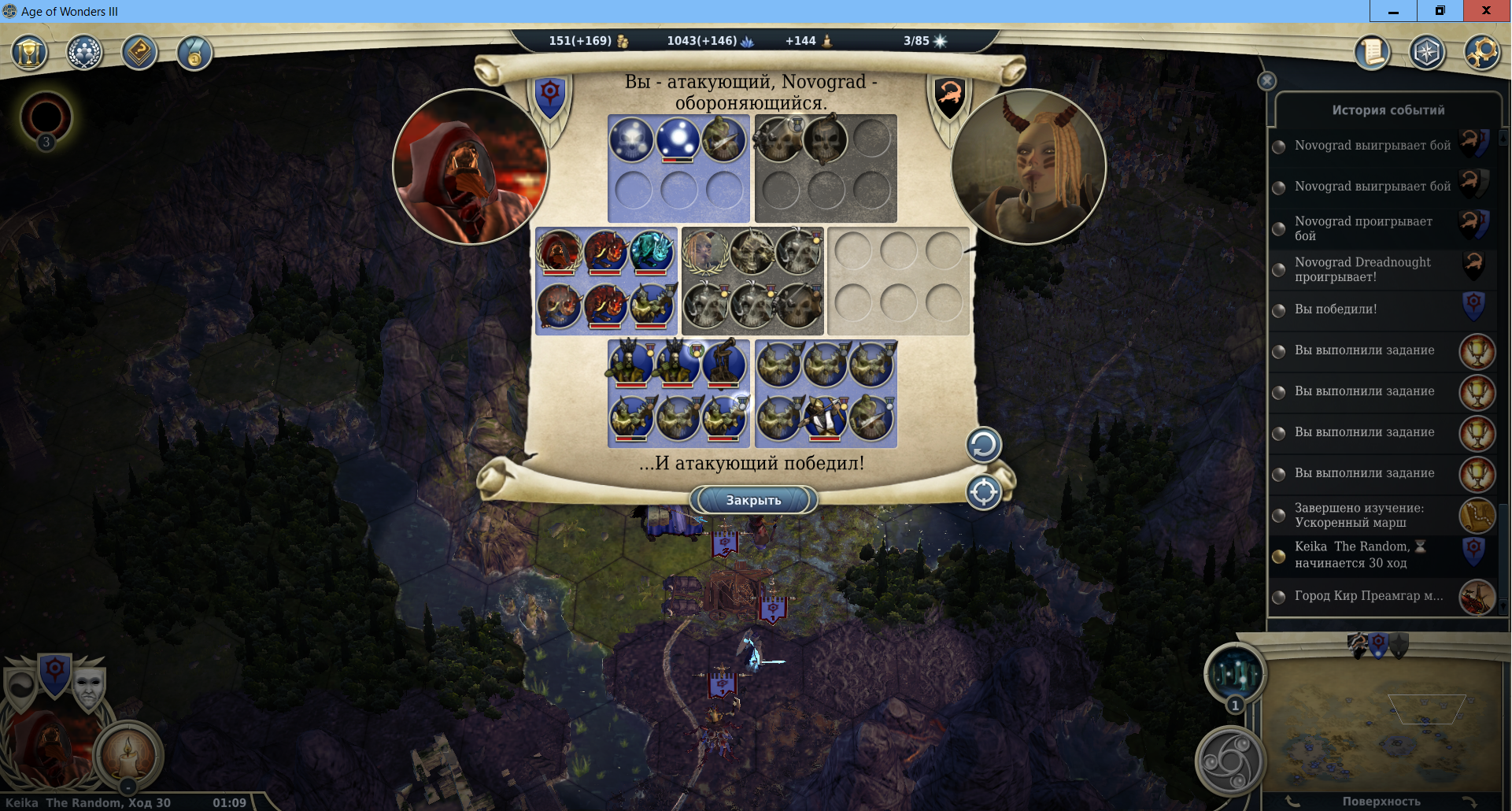Click the end turn candle button
The height and width of the screenshot is (811, 1512).
tap(128, 754)
